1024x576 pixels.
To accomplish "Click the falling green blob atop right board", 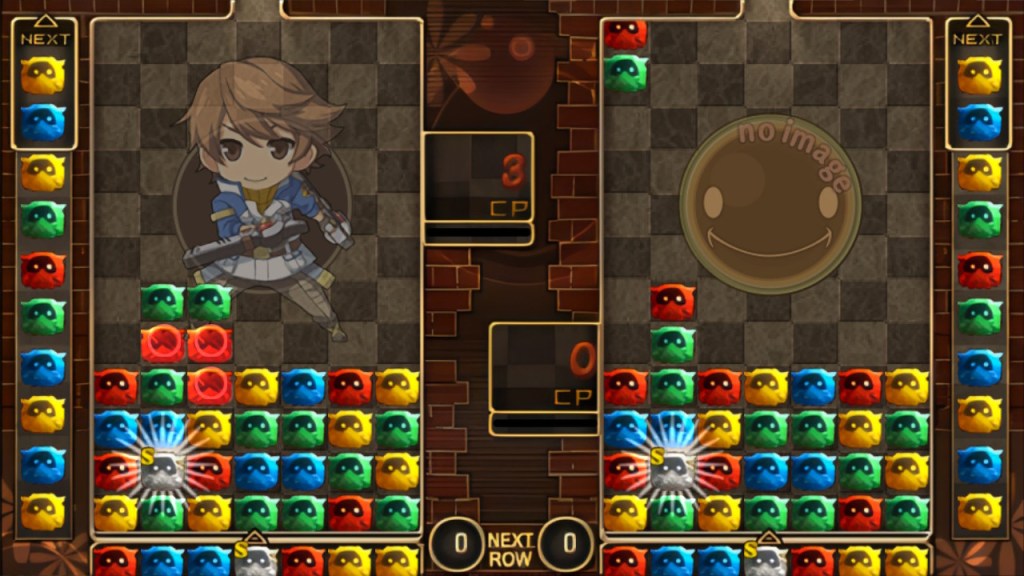I will click(626, 73).
